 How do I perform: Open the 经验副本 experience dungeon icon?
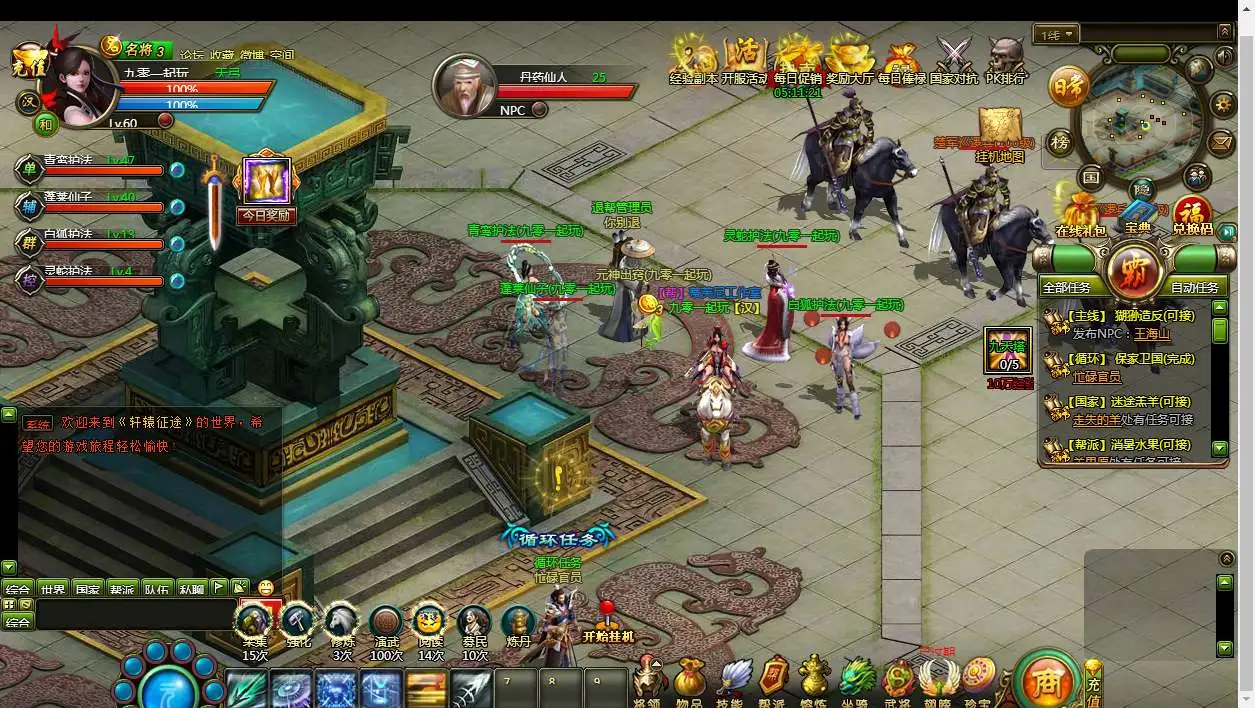[x=692, y=58]
